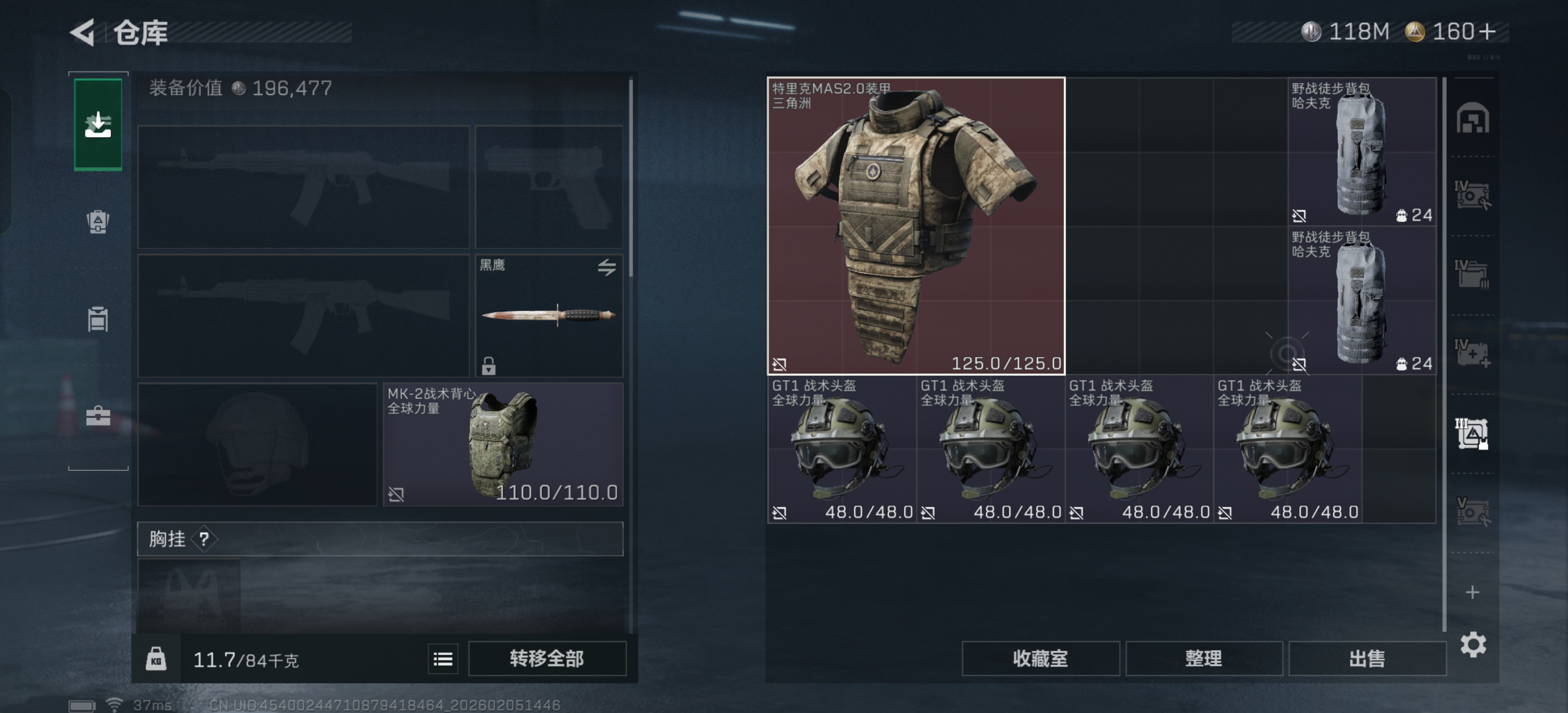Click the 整理 organize button
Viewport: 1568px width, 713px height.
click(x=1203, y=658)
